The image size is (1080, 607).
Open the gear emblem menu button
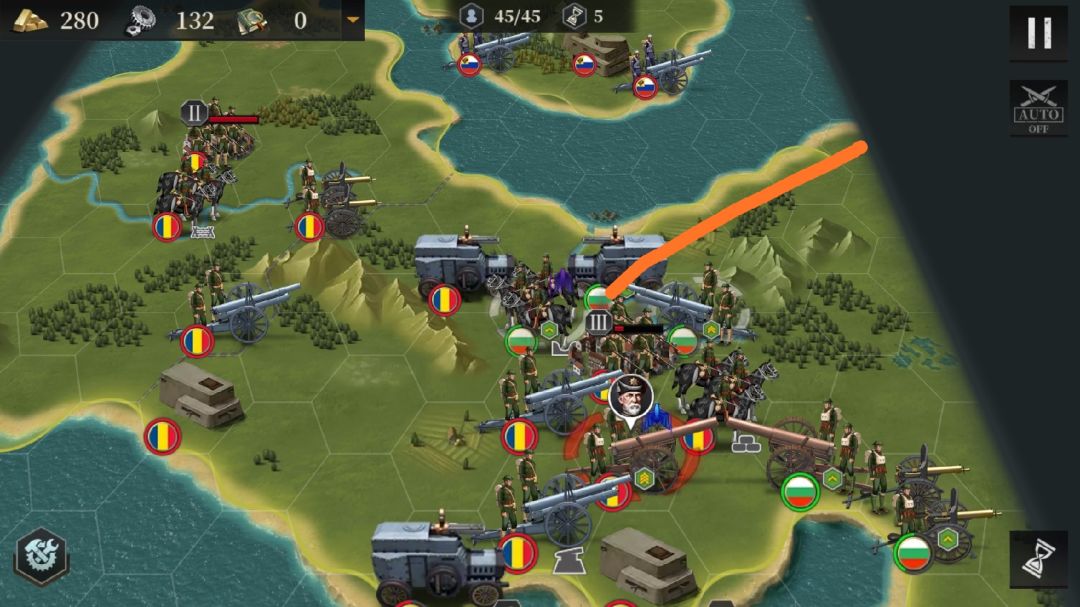click(41, 556)
